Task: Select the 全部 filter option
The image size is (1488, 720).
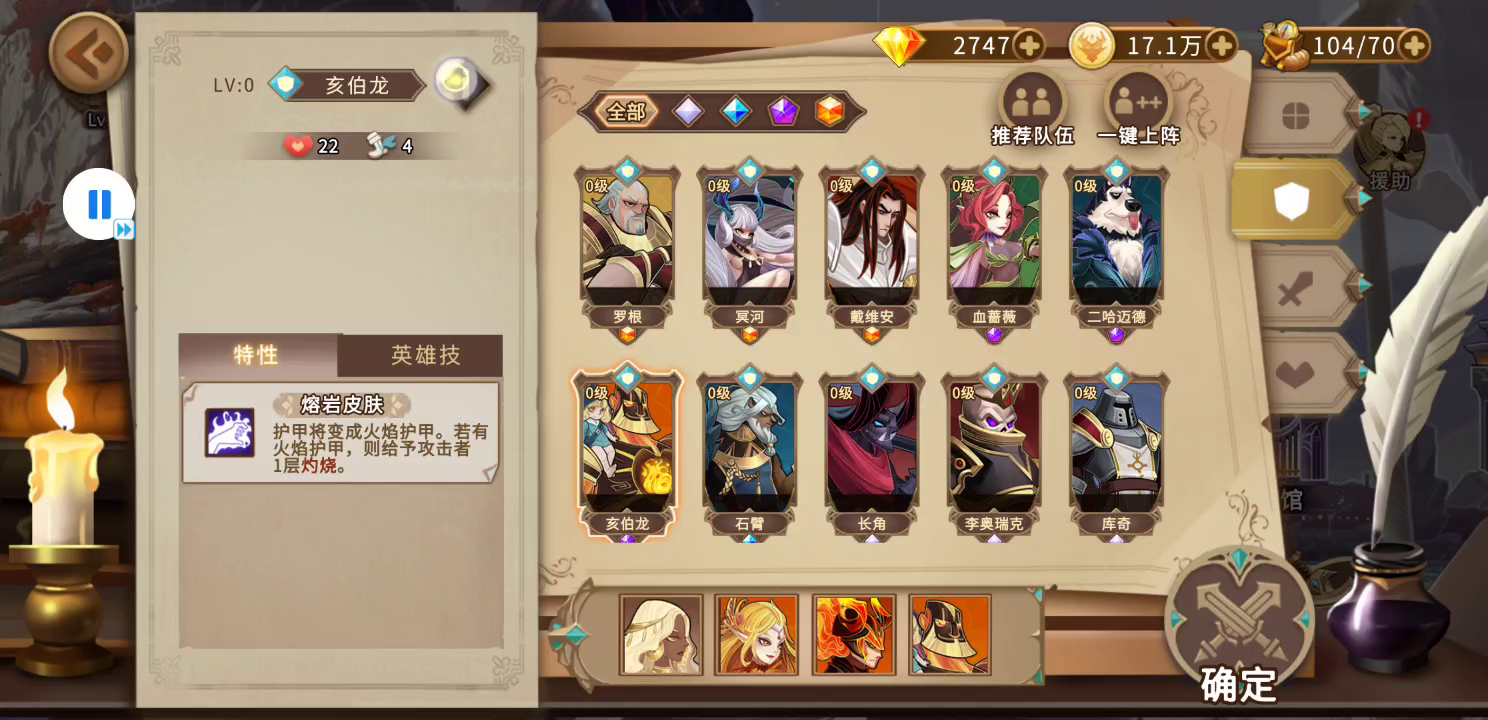Action: click(626, 111)
